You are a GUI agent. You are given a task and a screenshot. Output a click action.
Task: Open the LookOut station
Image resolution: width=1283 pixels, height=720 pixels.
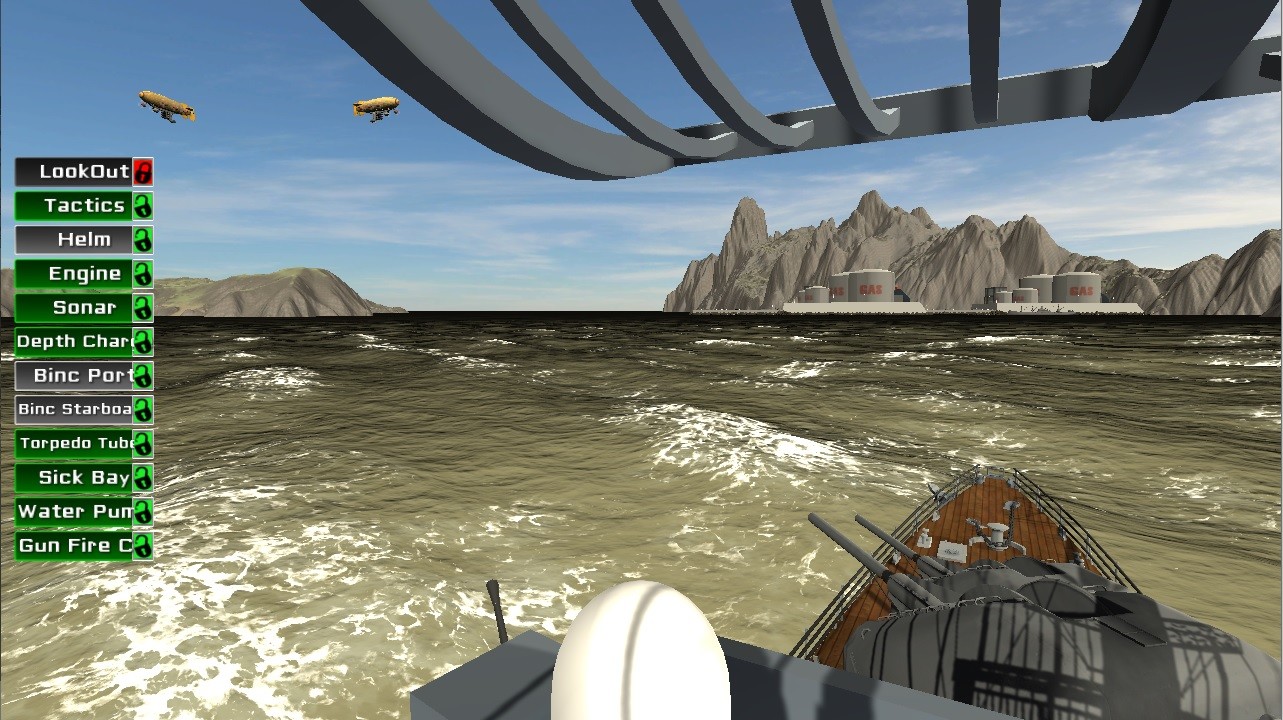(75, 171)
